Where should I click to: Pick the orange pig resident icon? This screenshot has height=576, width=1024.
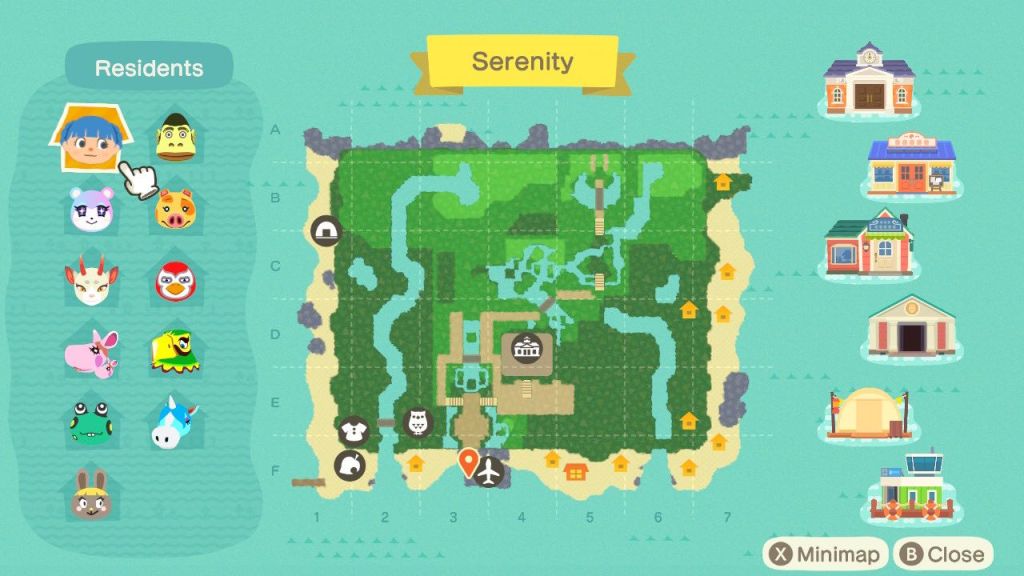pyautogui.click(x=174, y=210)
